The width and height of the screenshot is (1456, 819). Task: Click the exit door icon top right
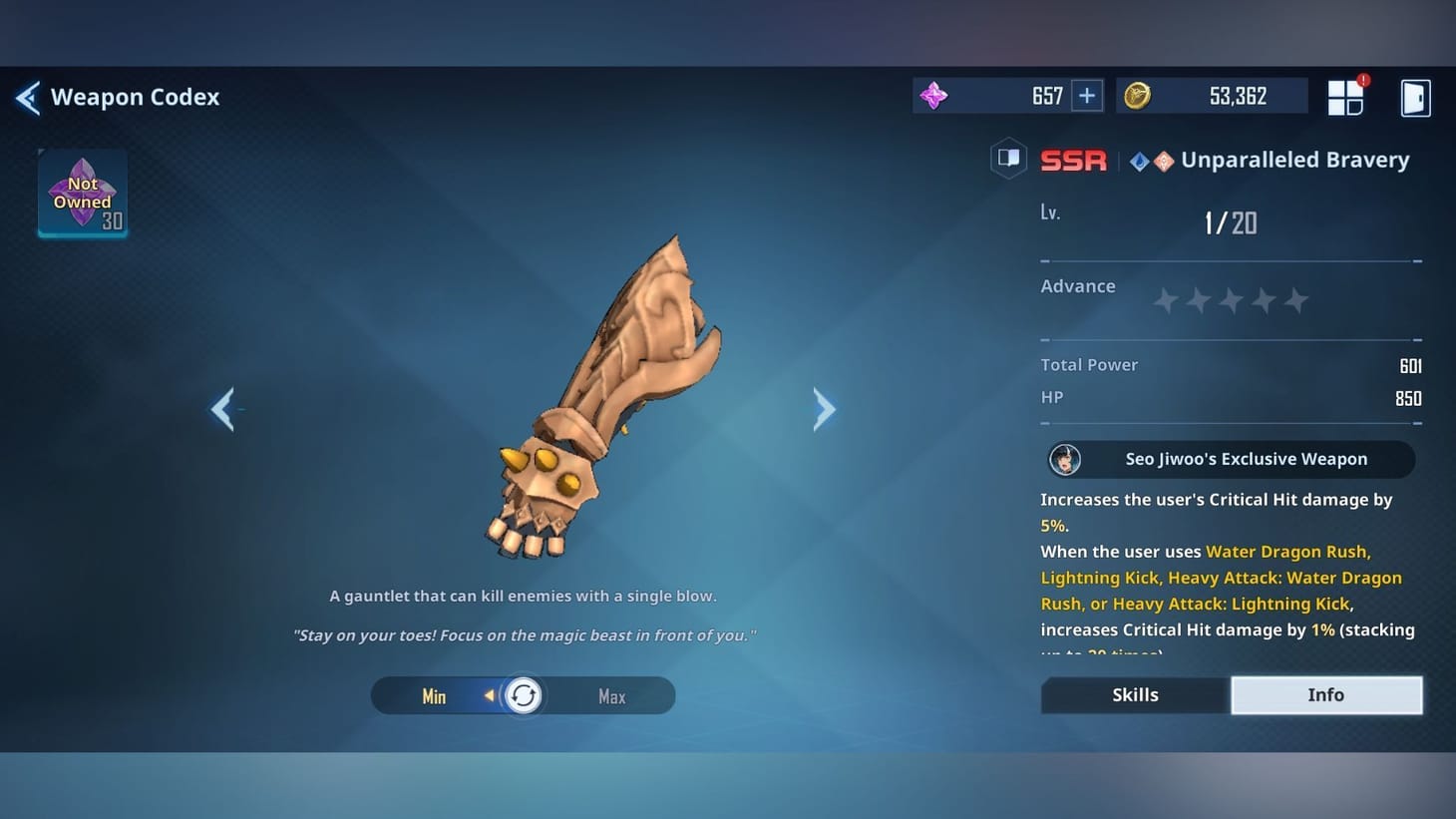pyautogui.click(x=1415, y=97)
